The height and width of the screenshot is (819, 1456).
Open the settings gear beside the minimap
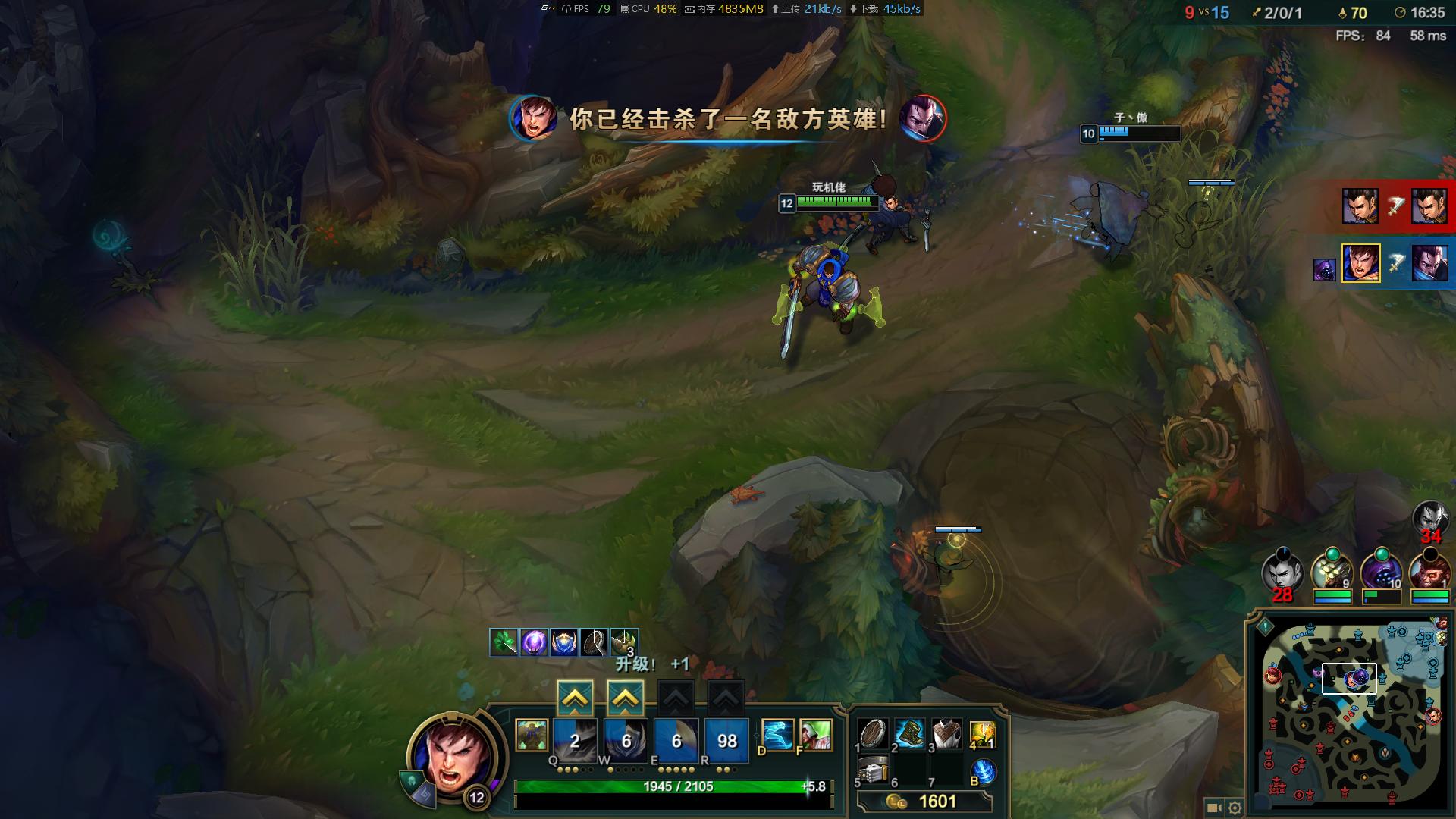[x=1235, y=808]
